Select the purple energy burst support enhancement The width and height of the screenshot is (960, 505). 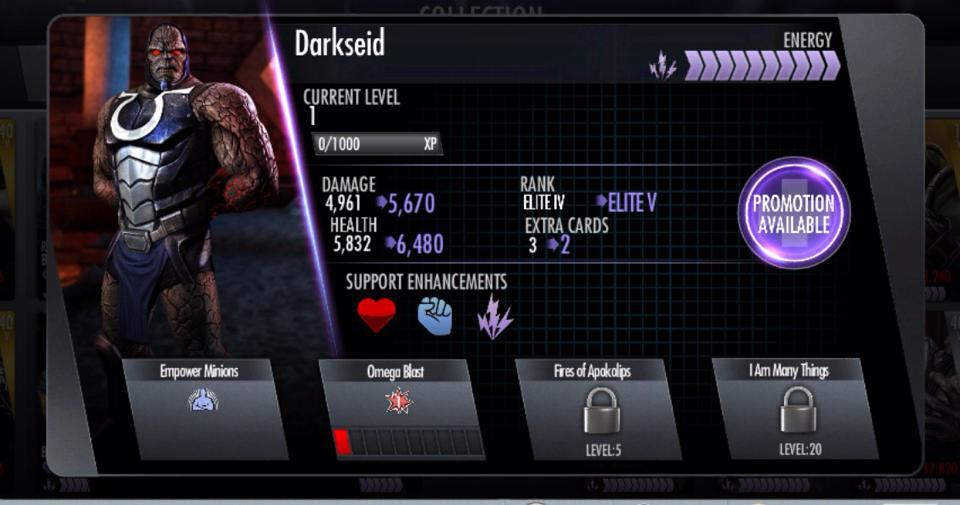494,316
